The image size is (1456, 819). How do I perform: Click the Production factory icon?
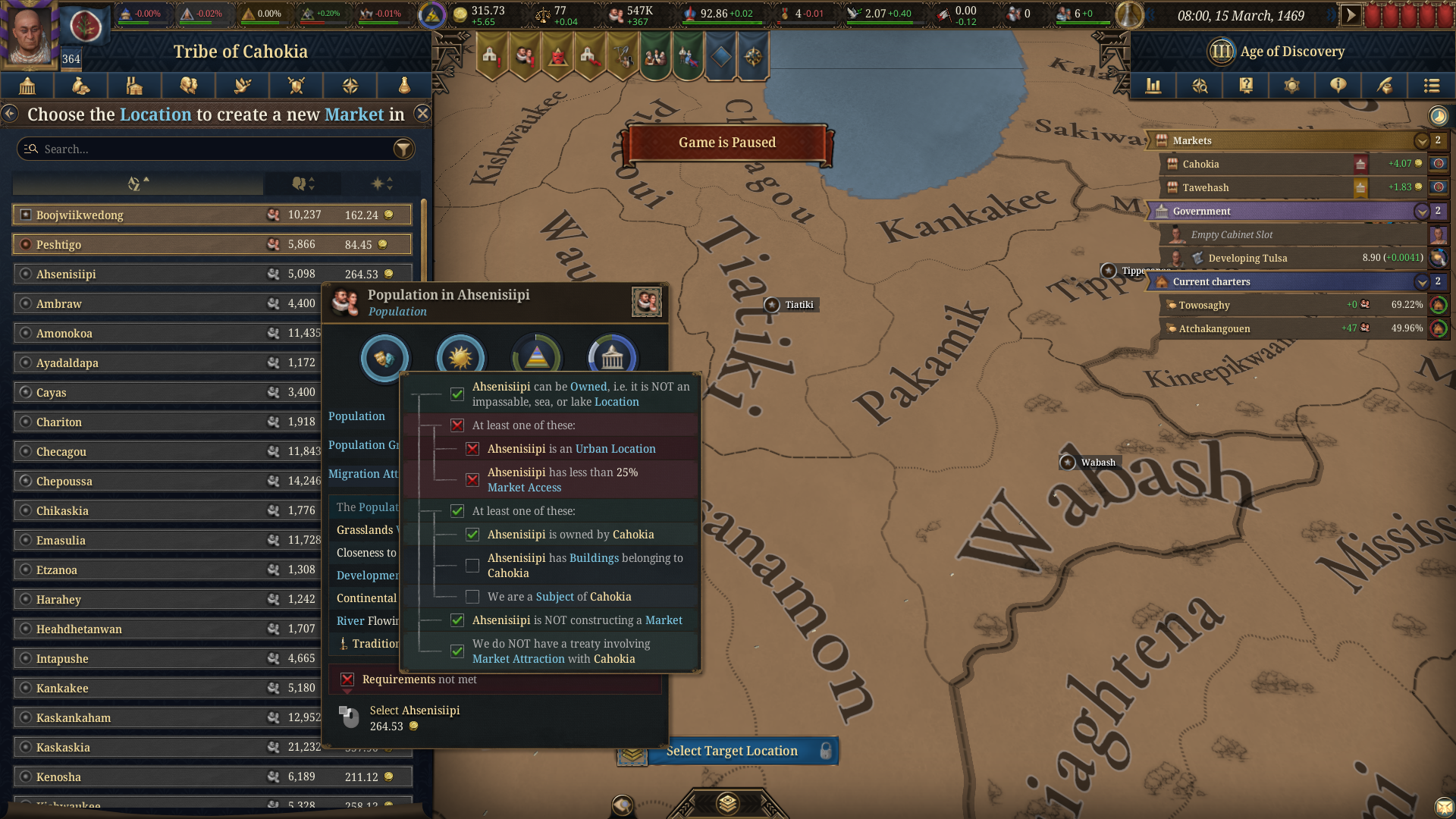pyautogui.click(x=135, y=86)
